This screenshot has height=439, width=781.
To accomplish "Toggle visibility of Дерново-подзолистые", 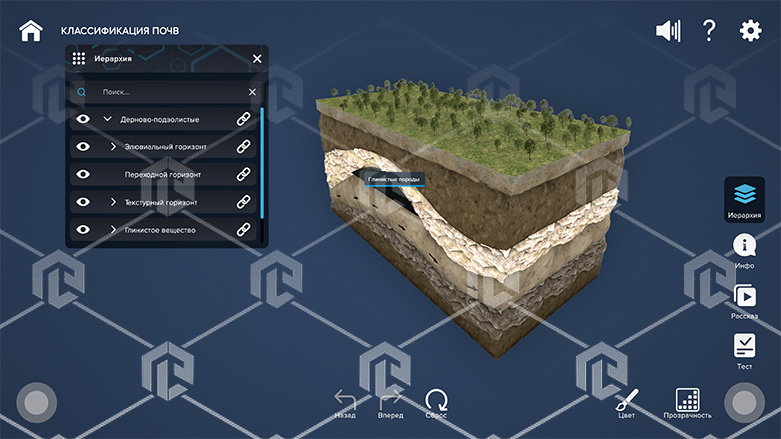I will point(84,119).
